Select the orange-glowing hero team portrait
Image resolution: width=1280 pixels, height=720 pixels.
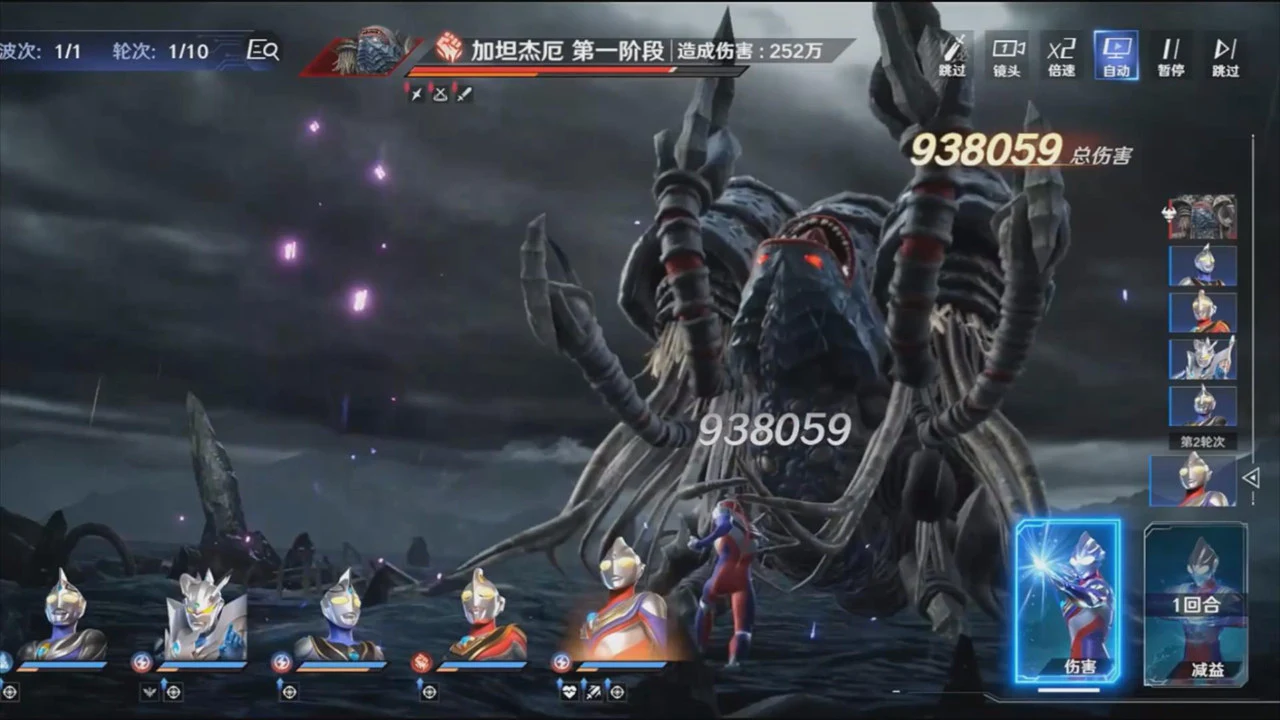coord(623,611)
